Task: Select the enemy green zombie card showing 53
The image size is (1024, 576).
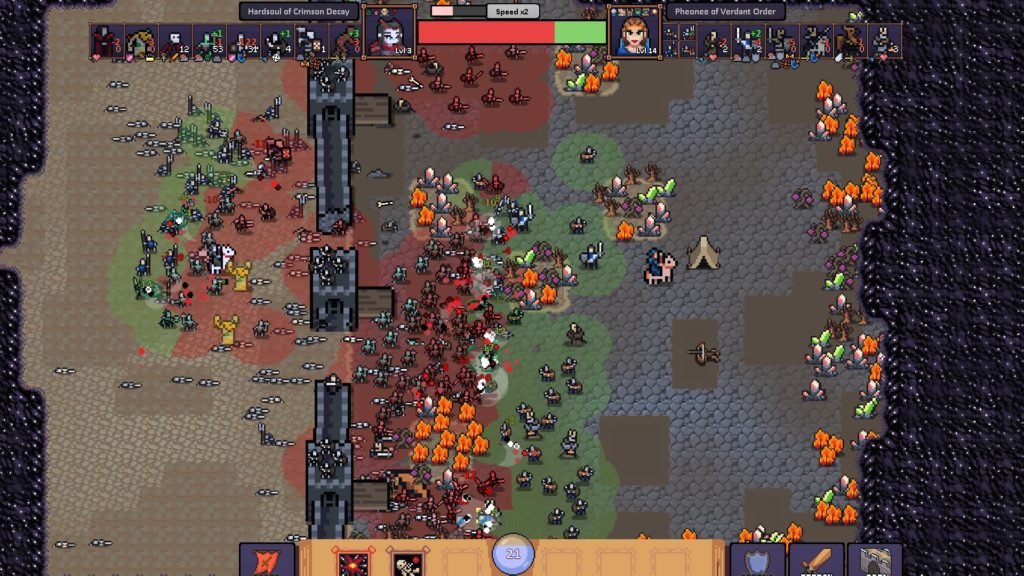Action: click(208, 43)
